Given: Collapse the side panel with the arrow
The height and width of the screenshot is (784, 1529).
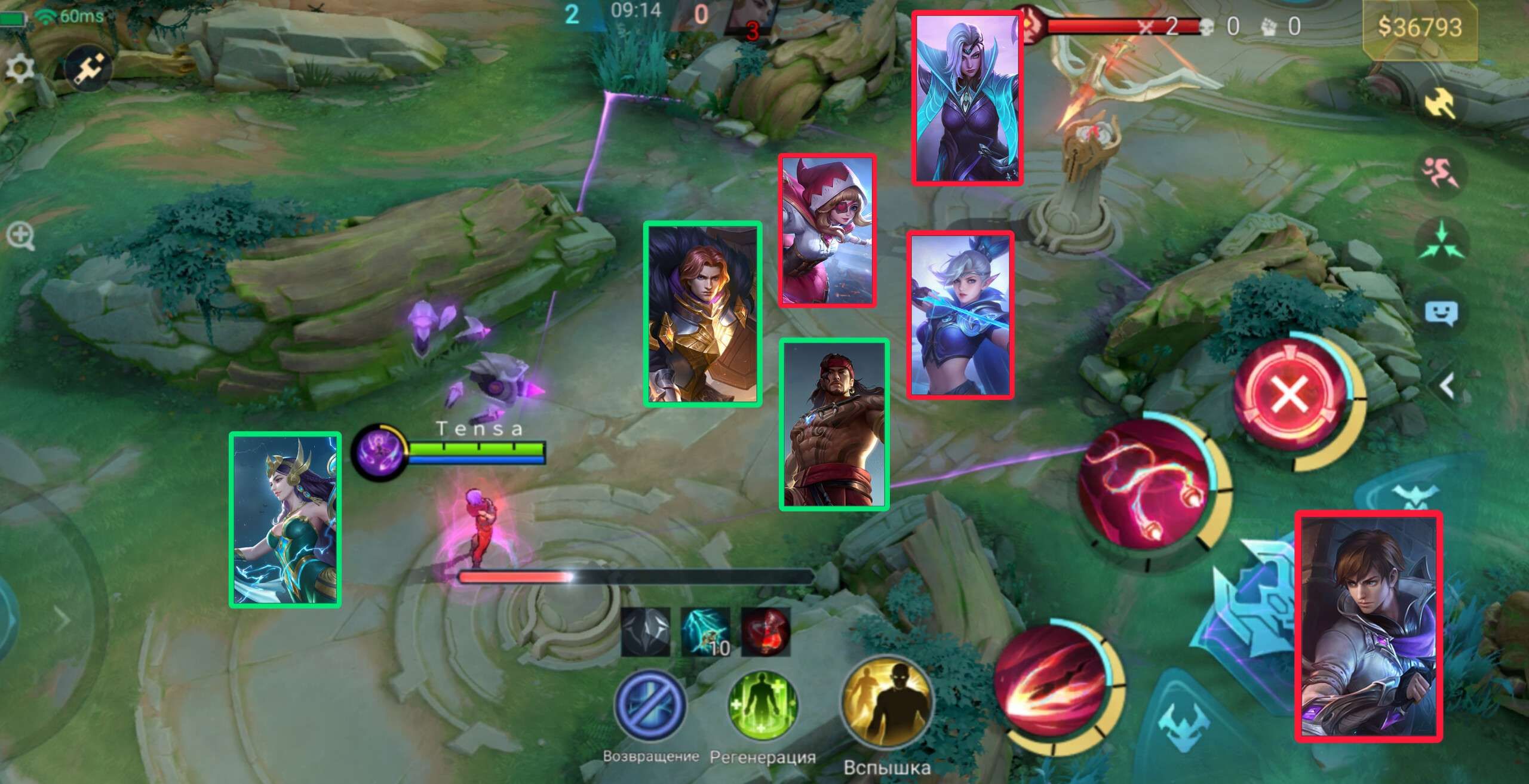Looking at the screenshot, I should click(x=1447, y=386).
